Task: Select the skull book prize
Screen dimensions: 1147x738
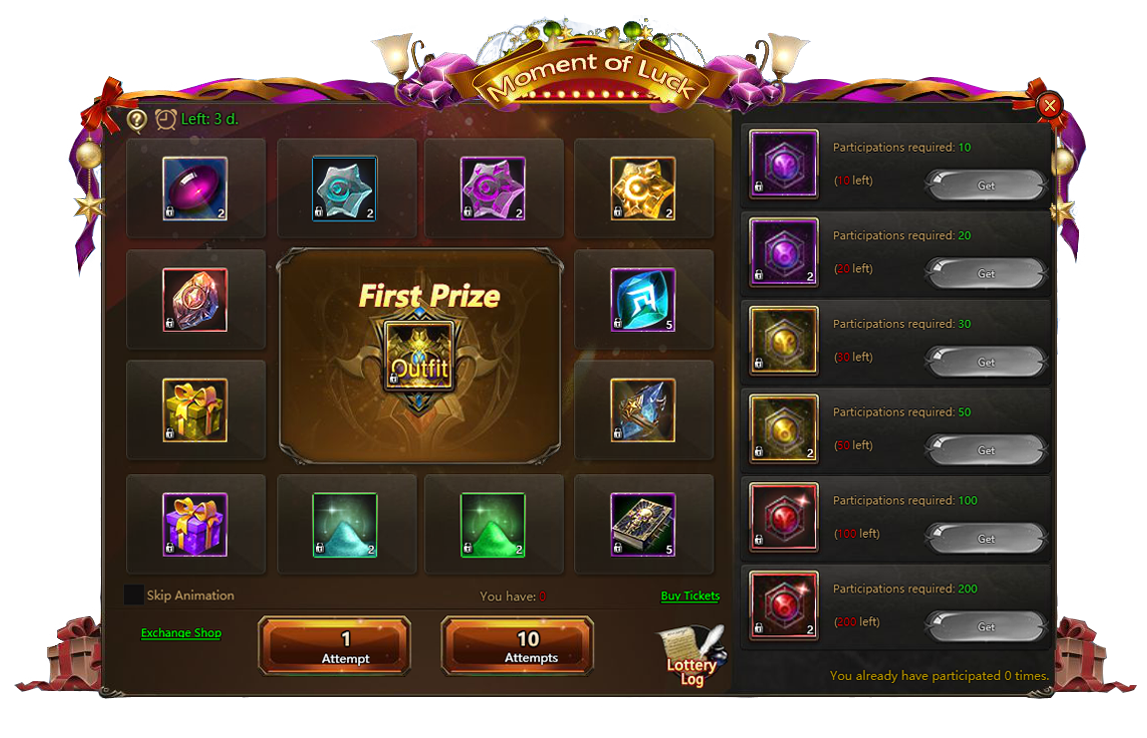Action: click(643, 524)
